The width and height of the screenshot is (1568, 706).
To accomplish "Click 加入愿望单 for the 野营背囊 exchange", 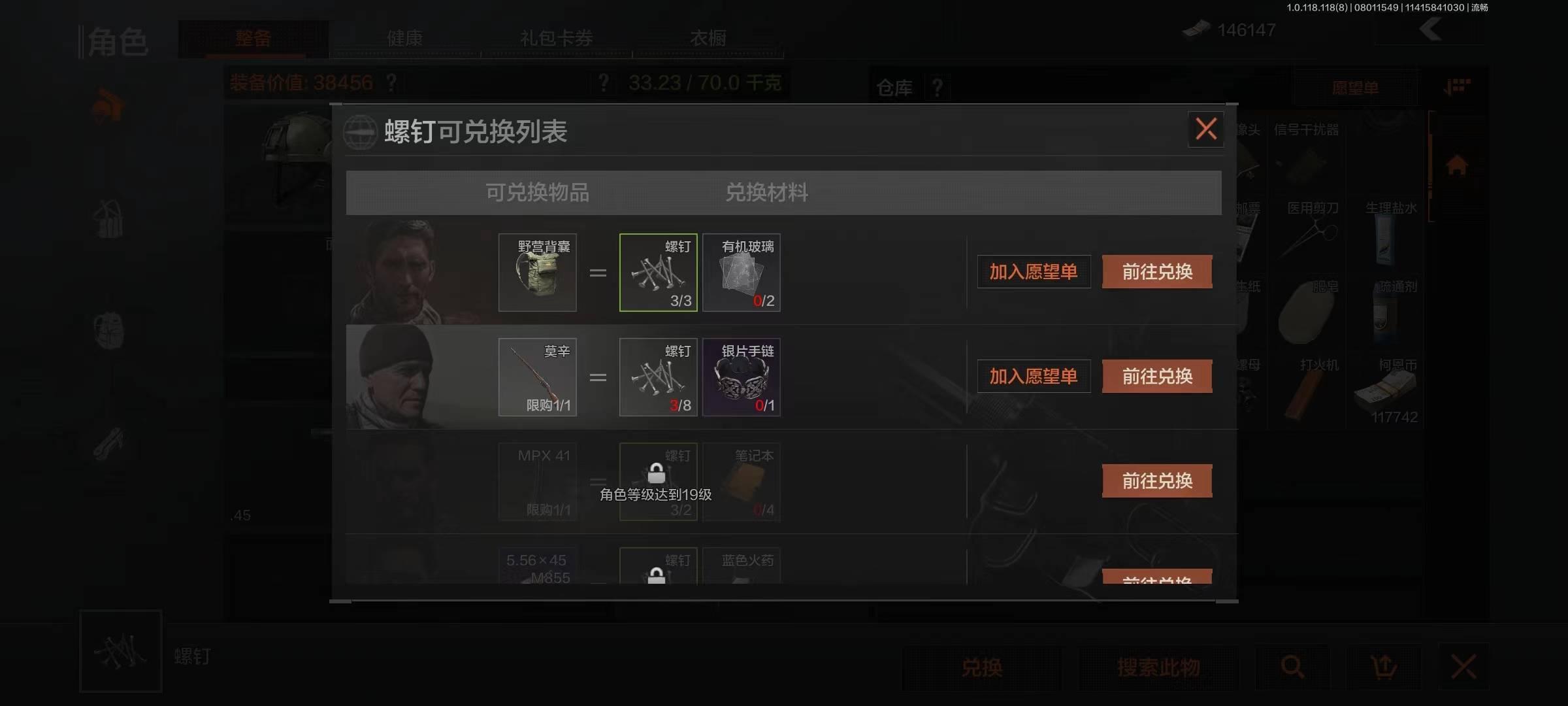I will tap(1033, 271).
